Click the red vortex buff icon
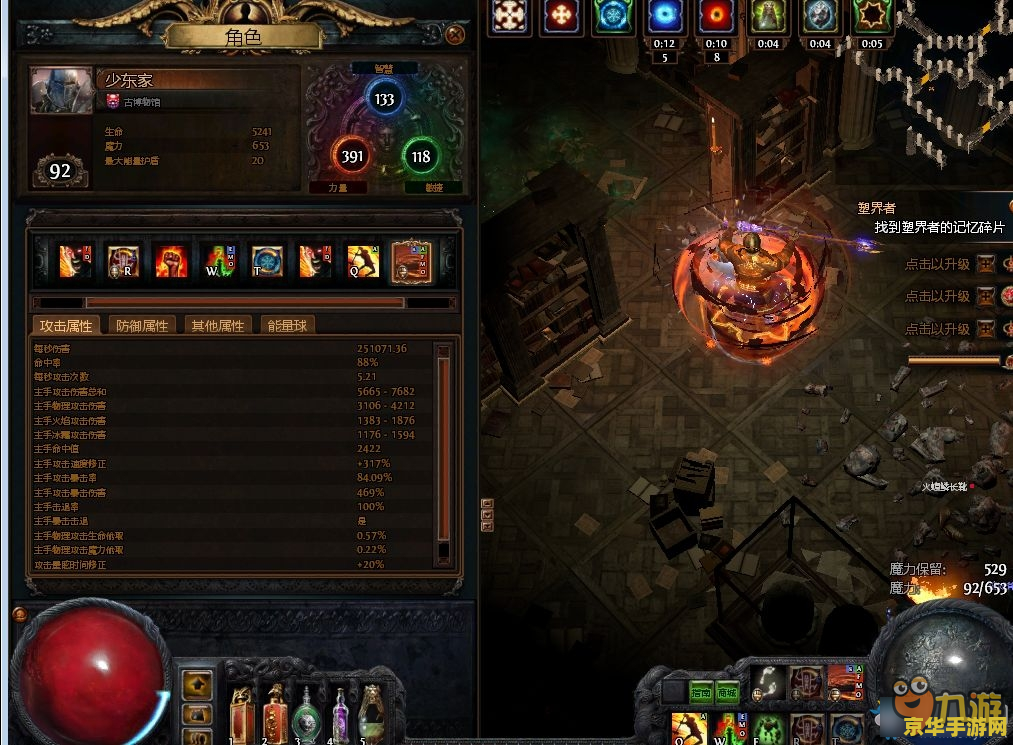The image size is (1013, 745). [x=716, y=16]
